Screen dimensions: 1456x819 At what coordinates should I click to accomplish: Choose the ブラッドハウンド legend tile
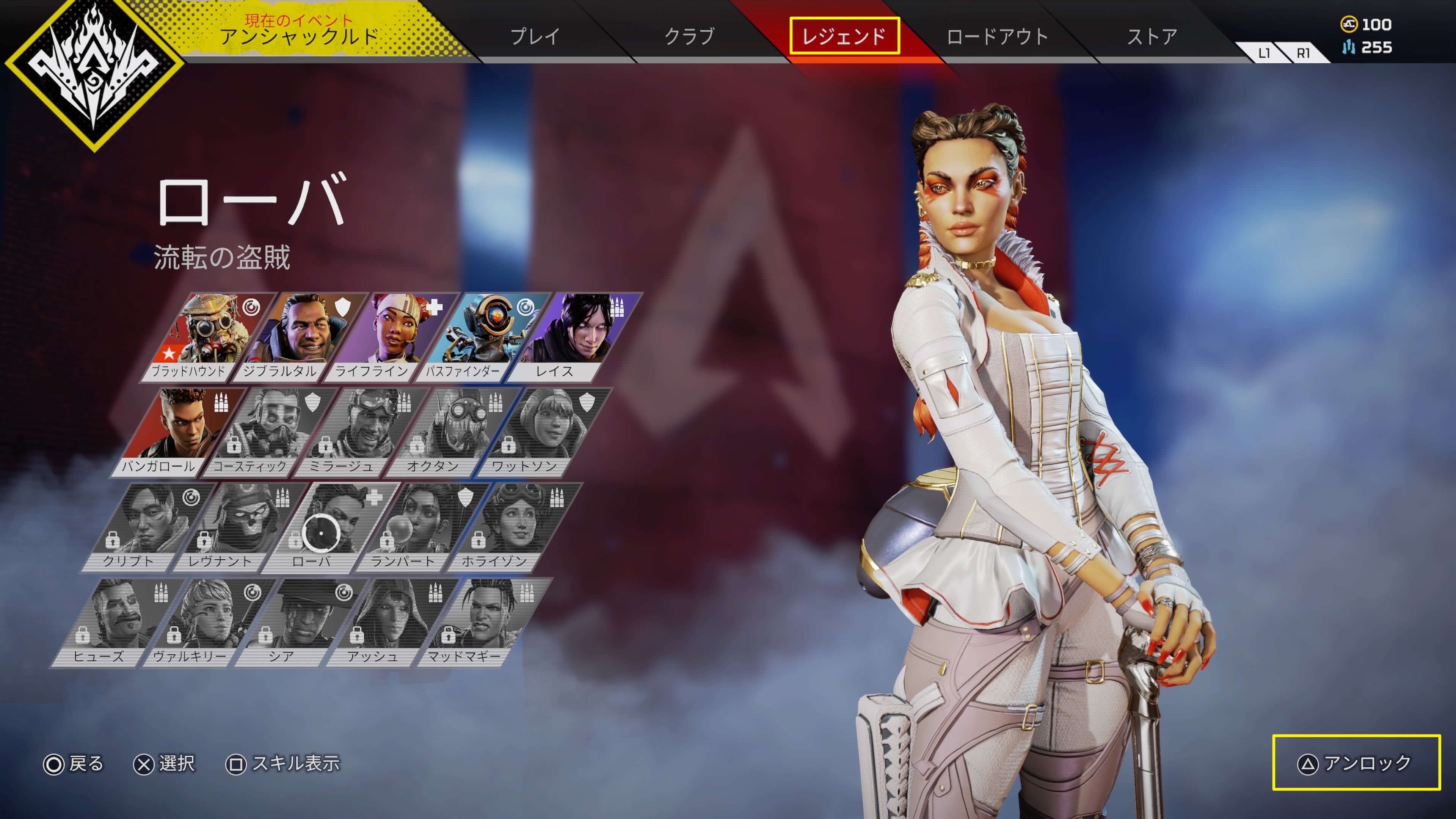click(x=204, y=337)
